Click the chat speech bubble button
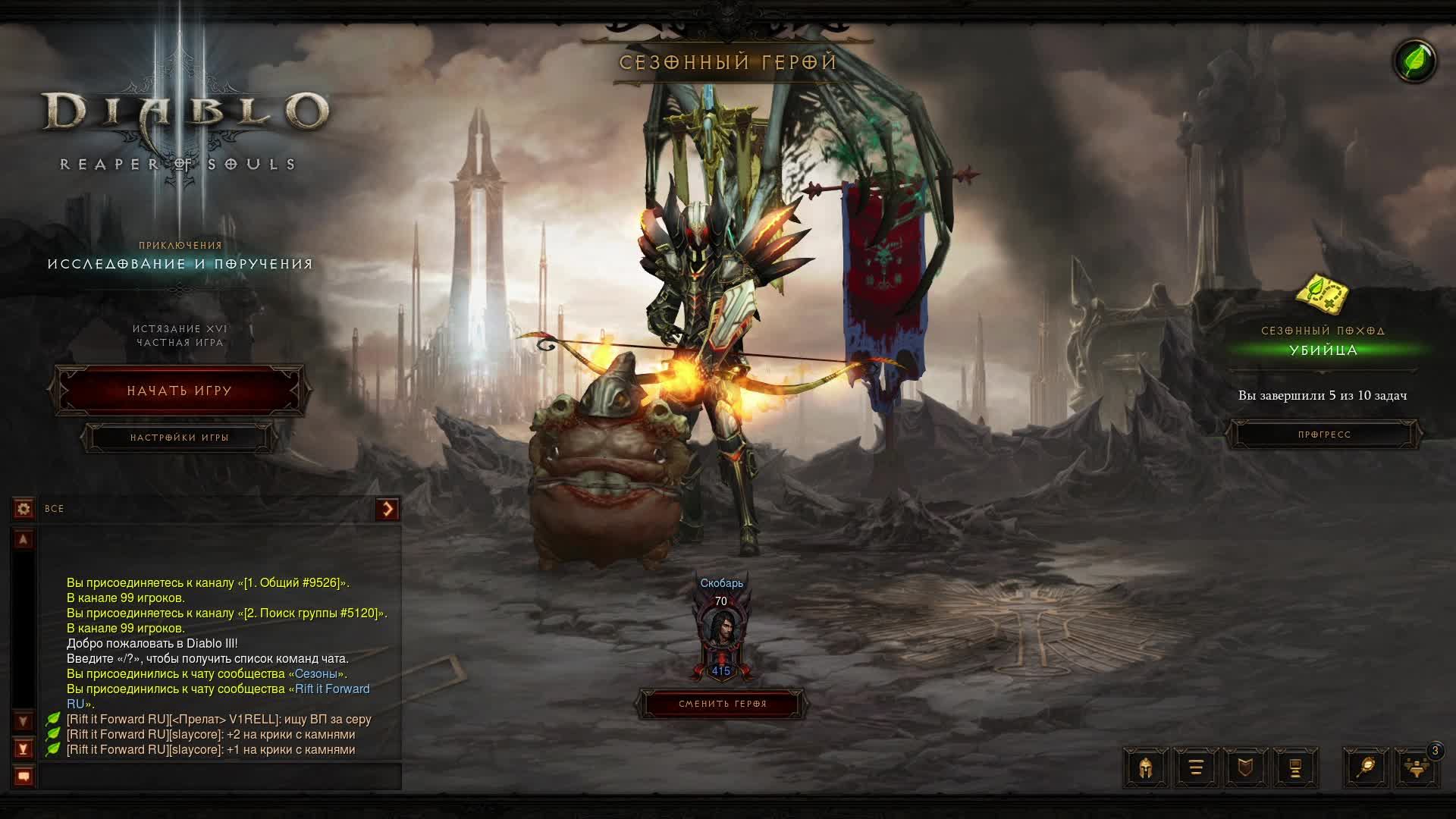This screenshot has height=819, width=1456. (x=24, y=777)
